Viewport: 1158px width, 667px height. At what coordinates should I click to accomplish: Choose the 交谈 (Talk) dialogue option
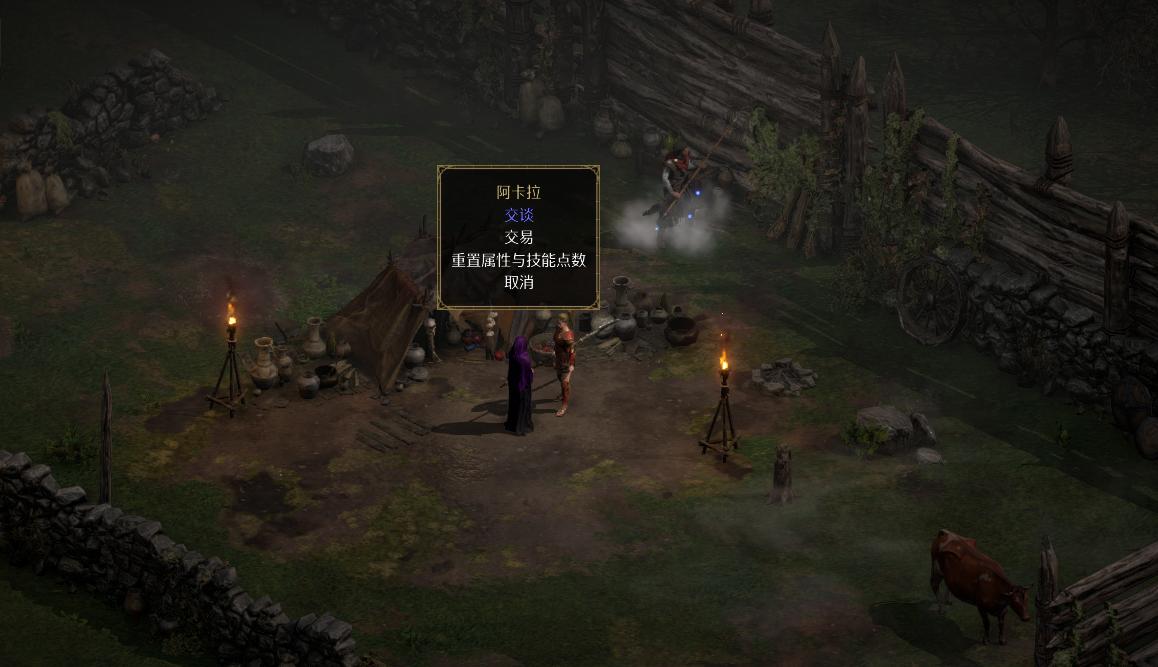(x=518, y=215)
